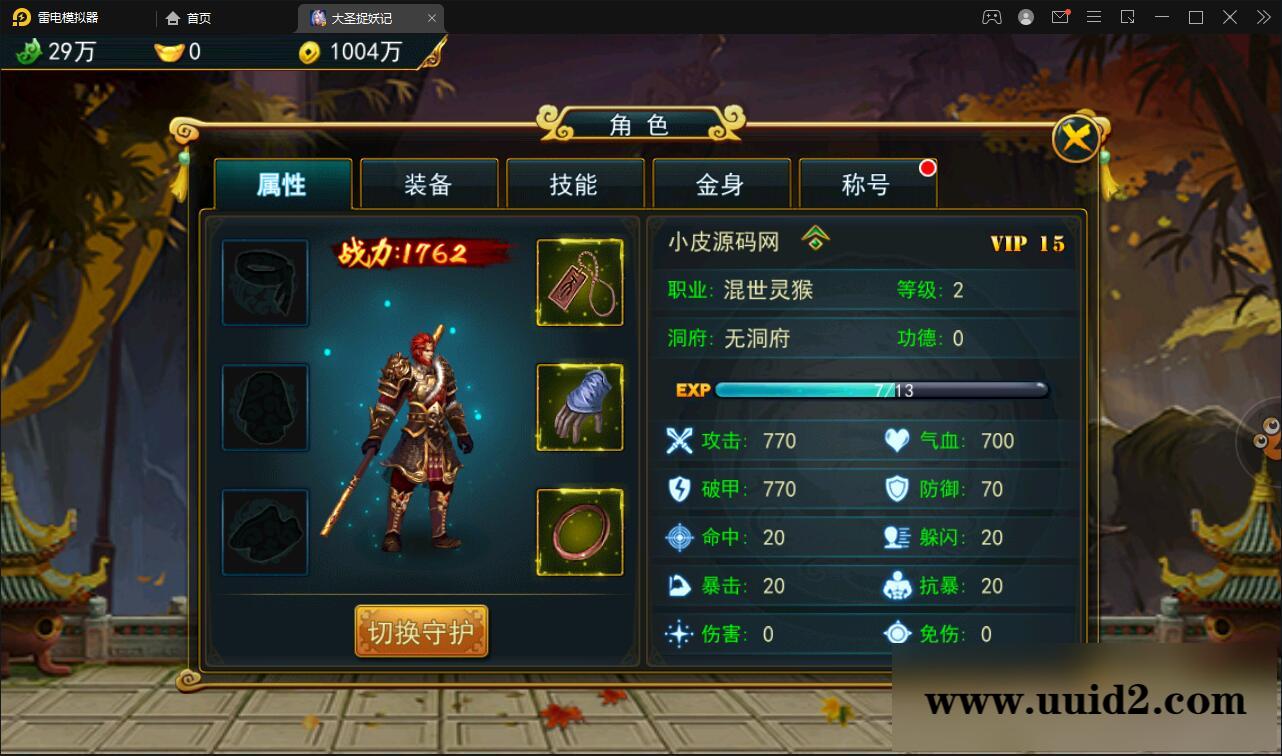Click the 切换守护 button
Image resolution: width=1282 pixels, height=756 pixels.
click(421, 632)
